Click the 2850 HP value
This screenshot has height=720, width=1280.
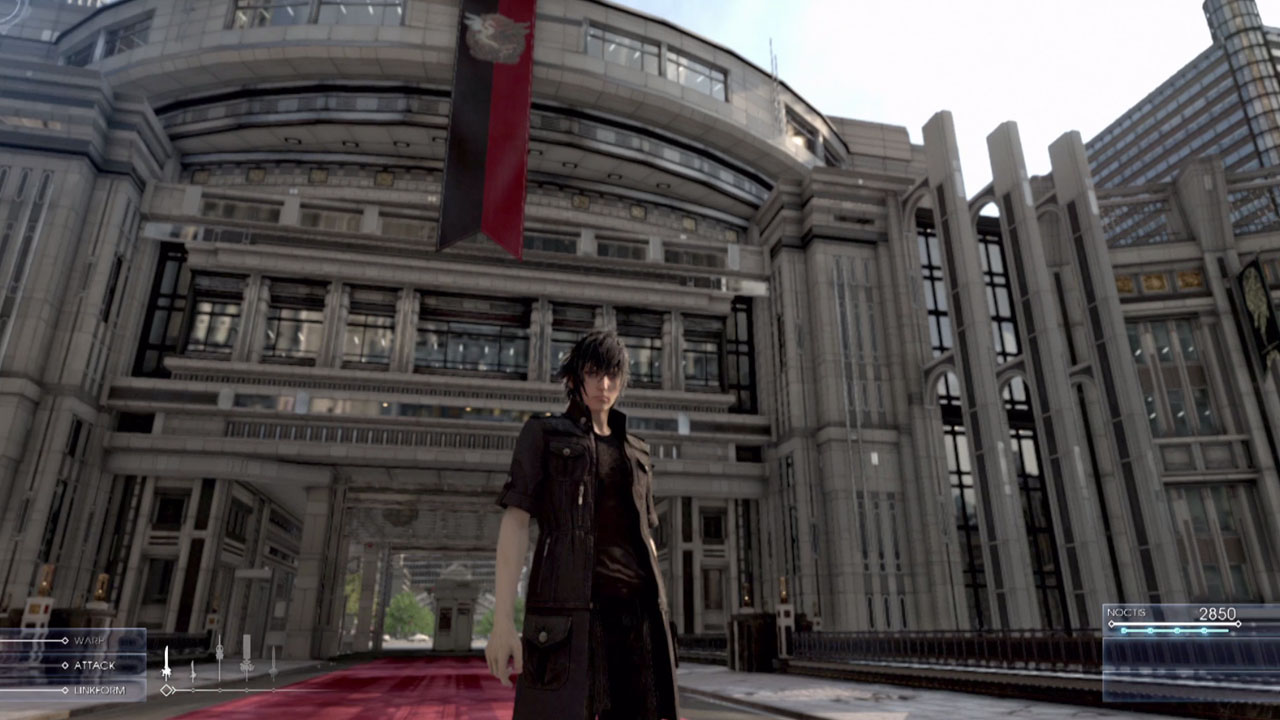pos(1218,614)
